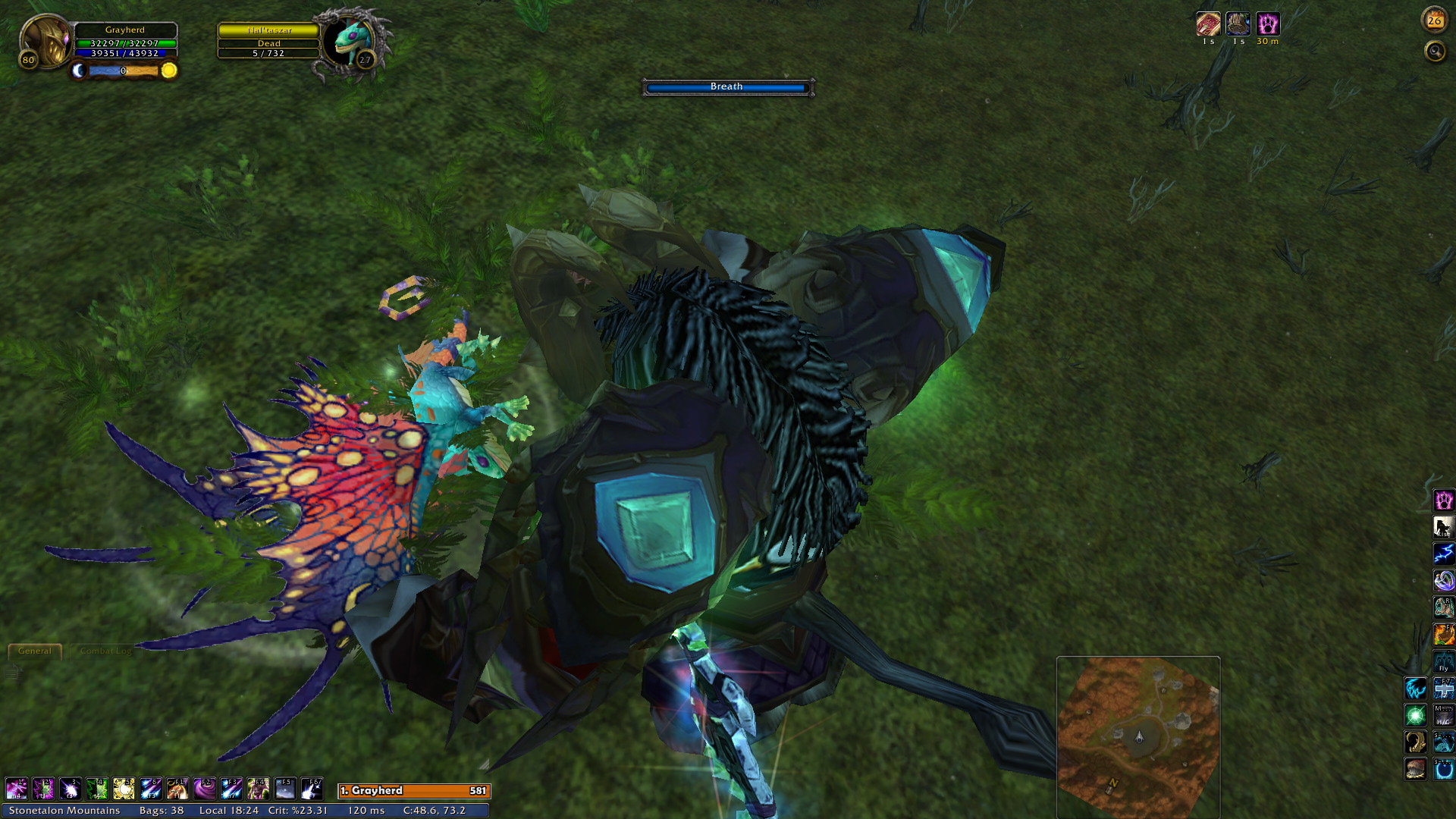
Task: Click the tree stump buff icon
Action: 1238,24
